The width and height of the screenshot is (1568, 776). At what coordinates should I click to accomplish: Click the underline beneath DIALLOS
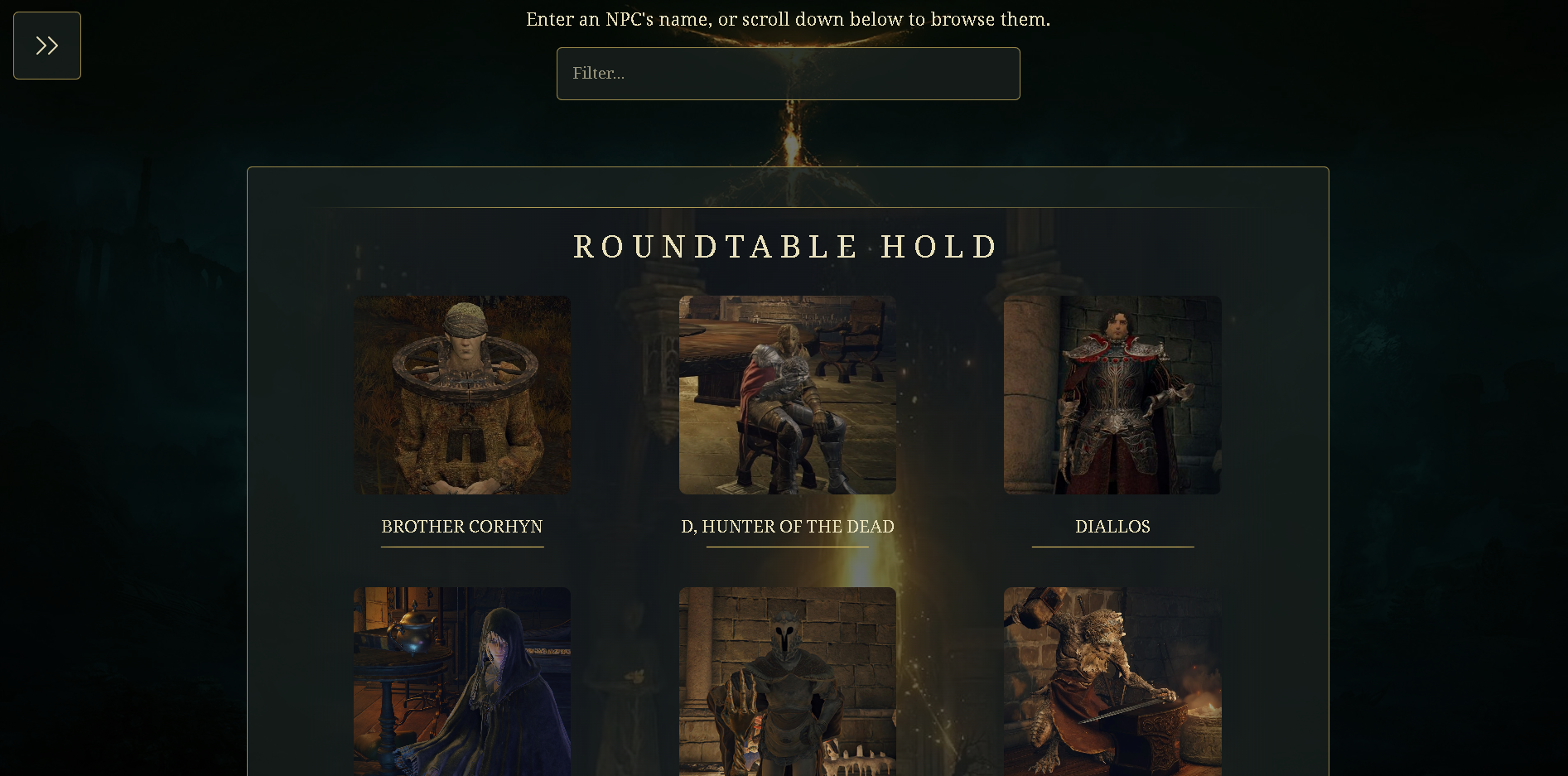click(x=1112, y=547)
